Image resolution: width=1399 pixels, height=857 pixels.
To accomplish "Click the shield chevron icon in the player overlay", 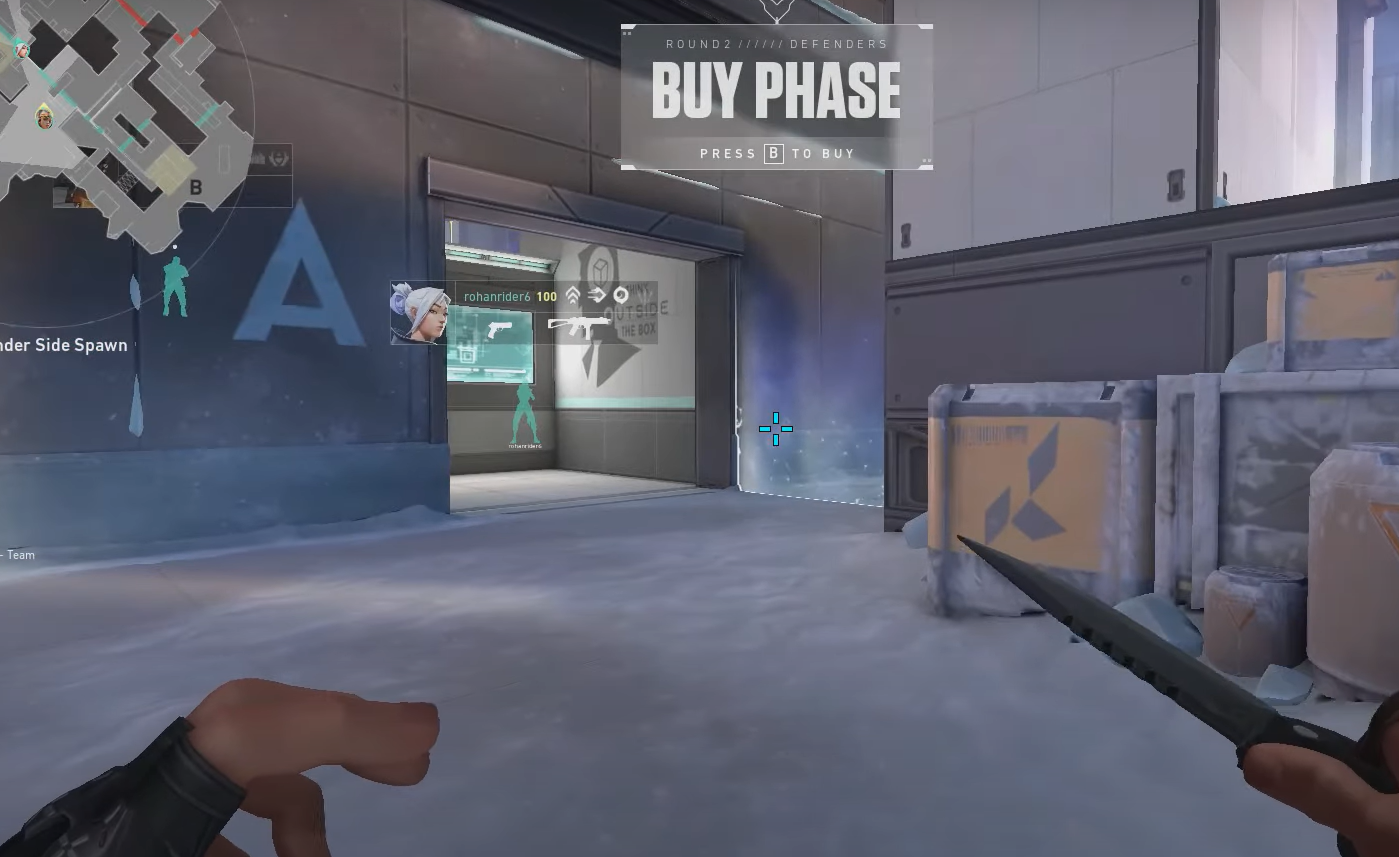I will click(x=572, y=296).
